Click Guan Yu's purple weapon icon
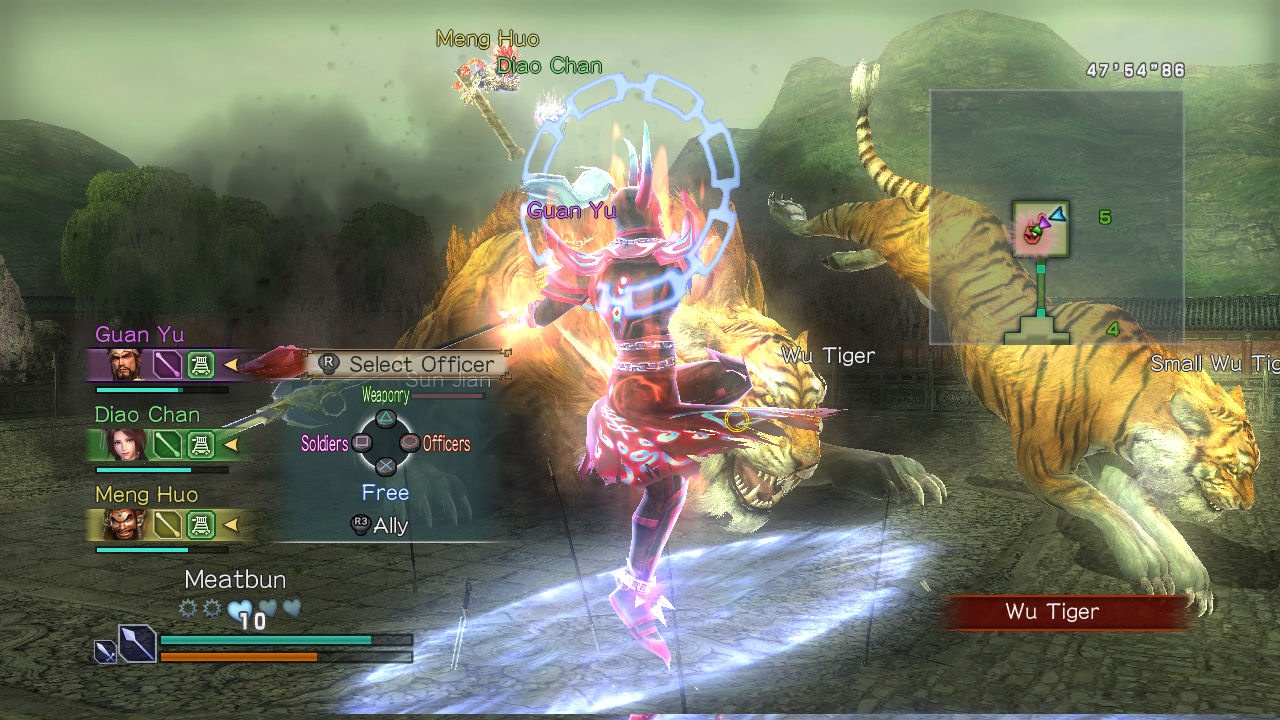 pos(167,364)
